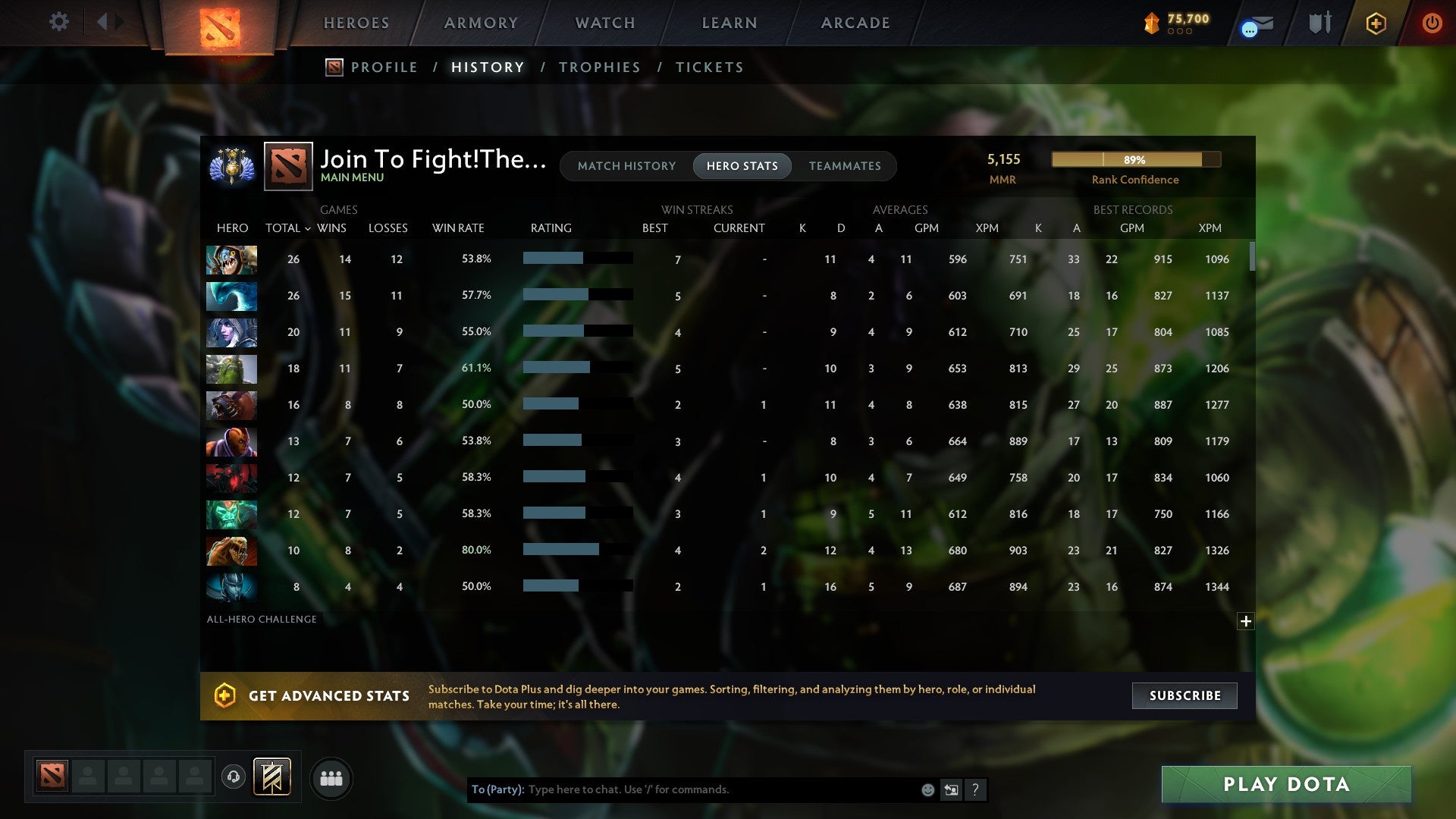Toggle voice chat with the headset icon
The height and width of the screenshot is (819, 1456).
click(233, 777)
